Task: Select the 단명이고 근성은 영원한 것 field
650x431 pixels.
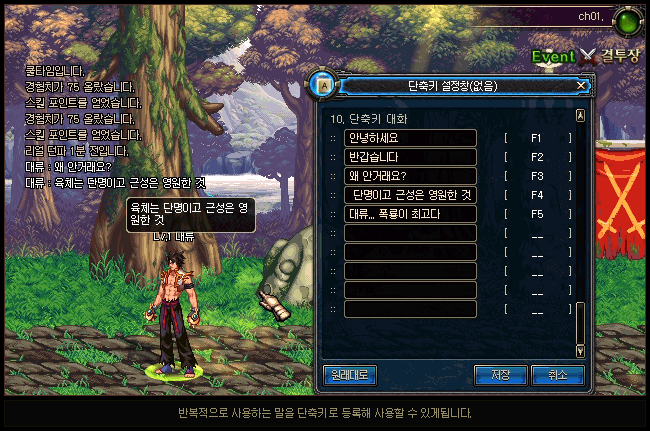Action: [x=409, y=195]
